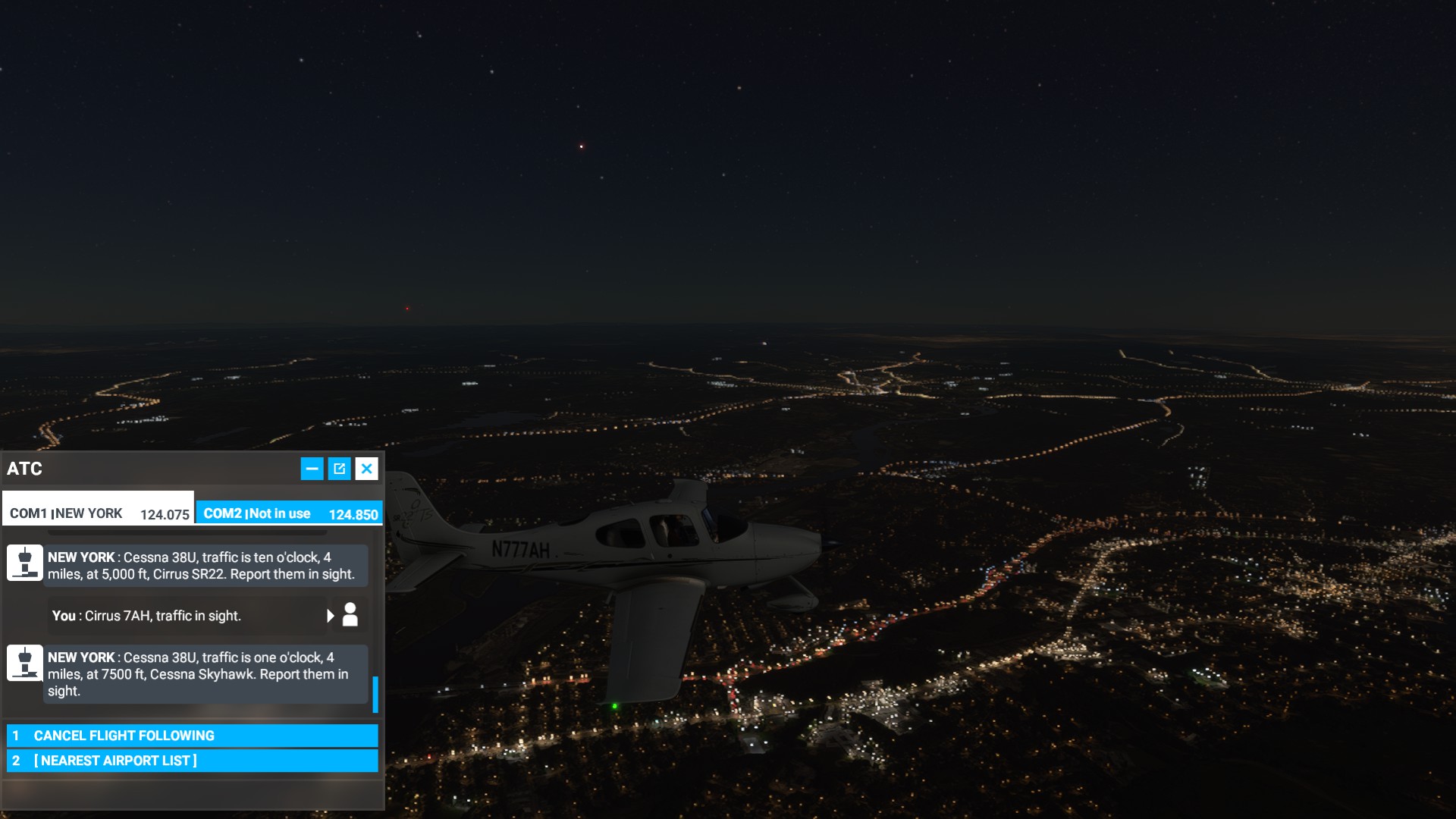
Task: Open the Nearest Airport List
Action: point(192,761)
